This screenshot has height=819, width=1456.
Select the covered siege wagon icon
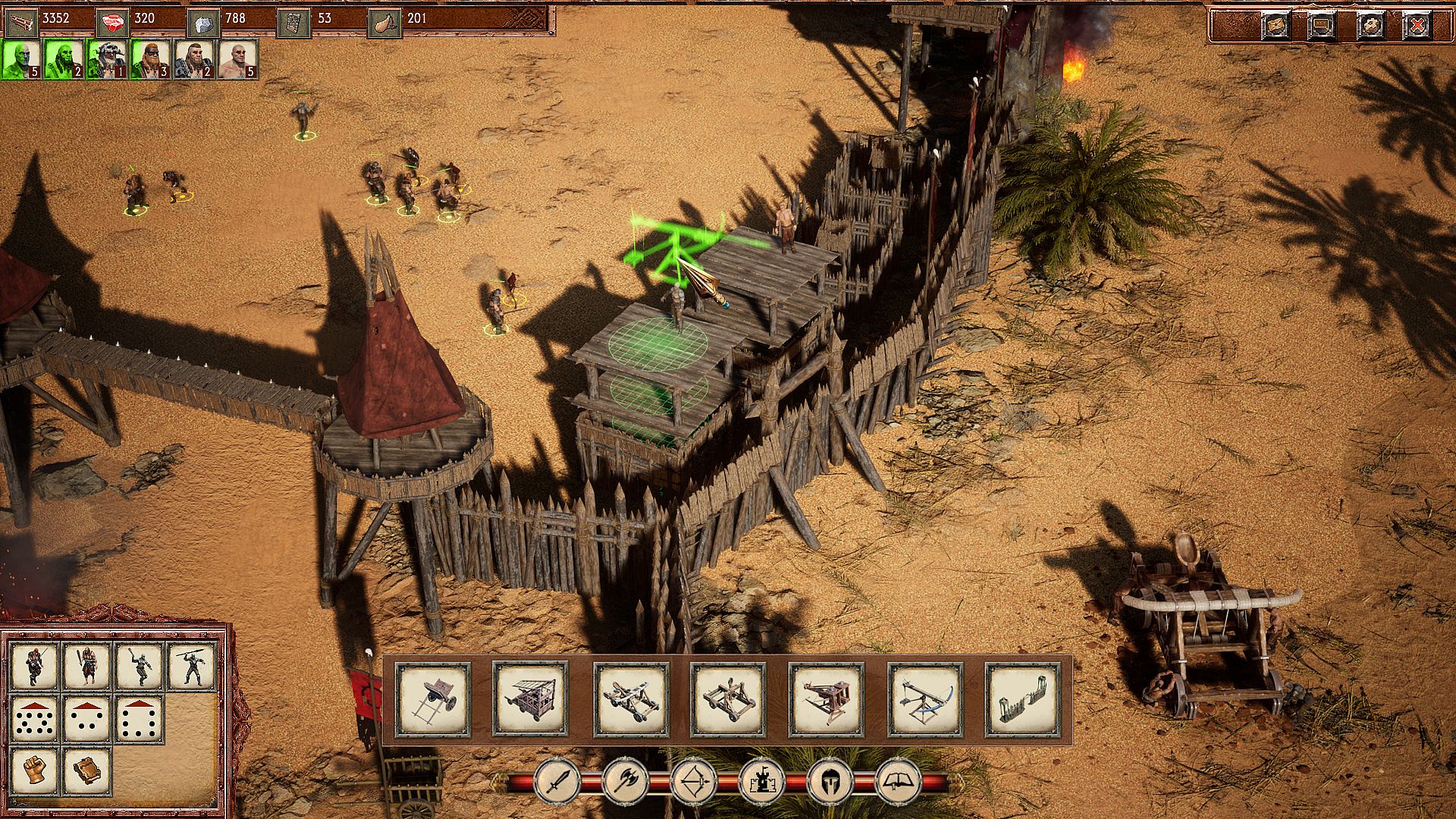coord(530,699)
